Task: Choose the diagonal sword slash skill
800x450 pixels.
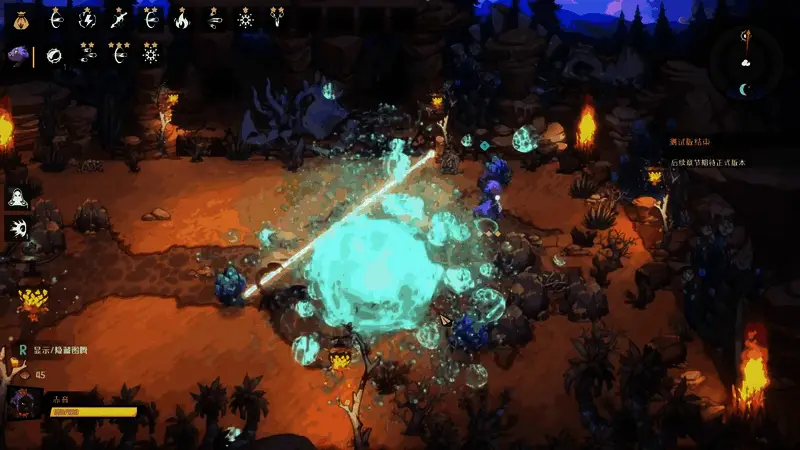Action: (119, 18)
